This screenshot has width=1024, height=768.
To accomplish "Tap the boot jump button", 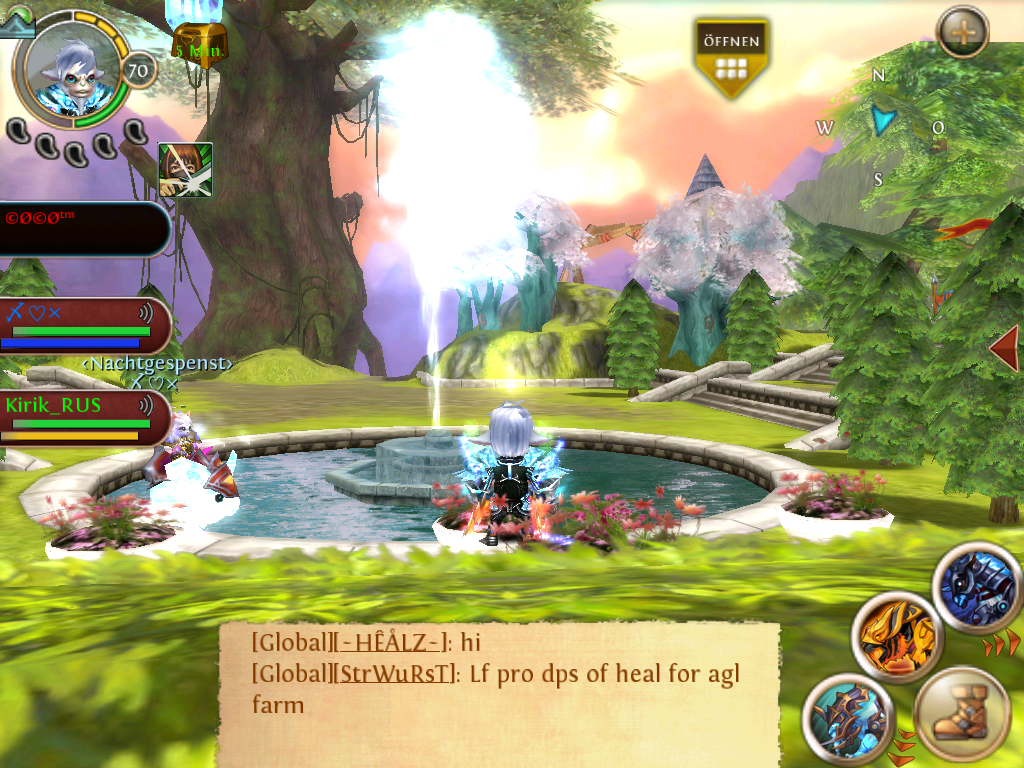I will [x=961, y=714].
